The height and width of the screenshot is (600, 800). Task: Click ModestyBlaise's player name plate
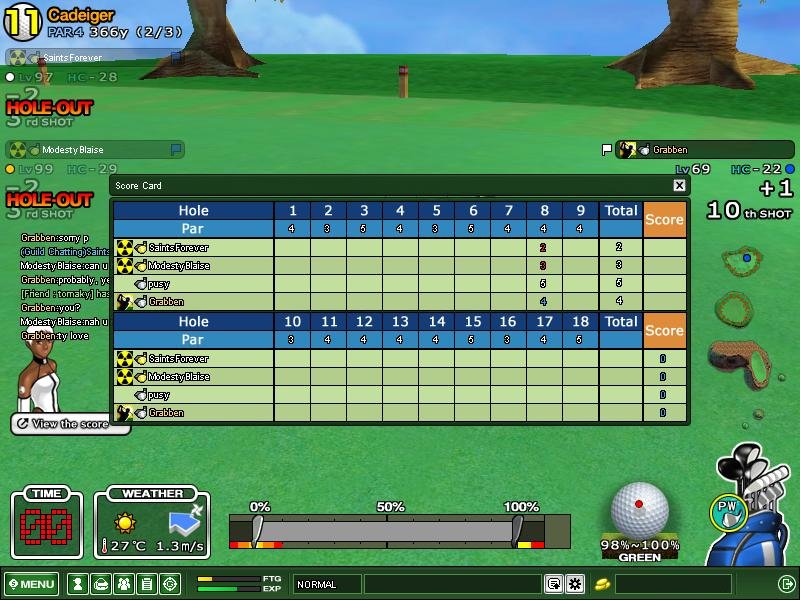click(x=95, y=150)
